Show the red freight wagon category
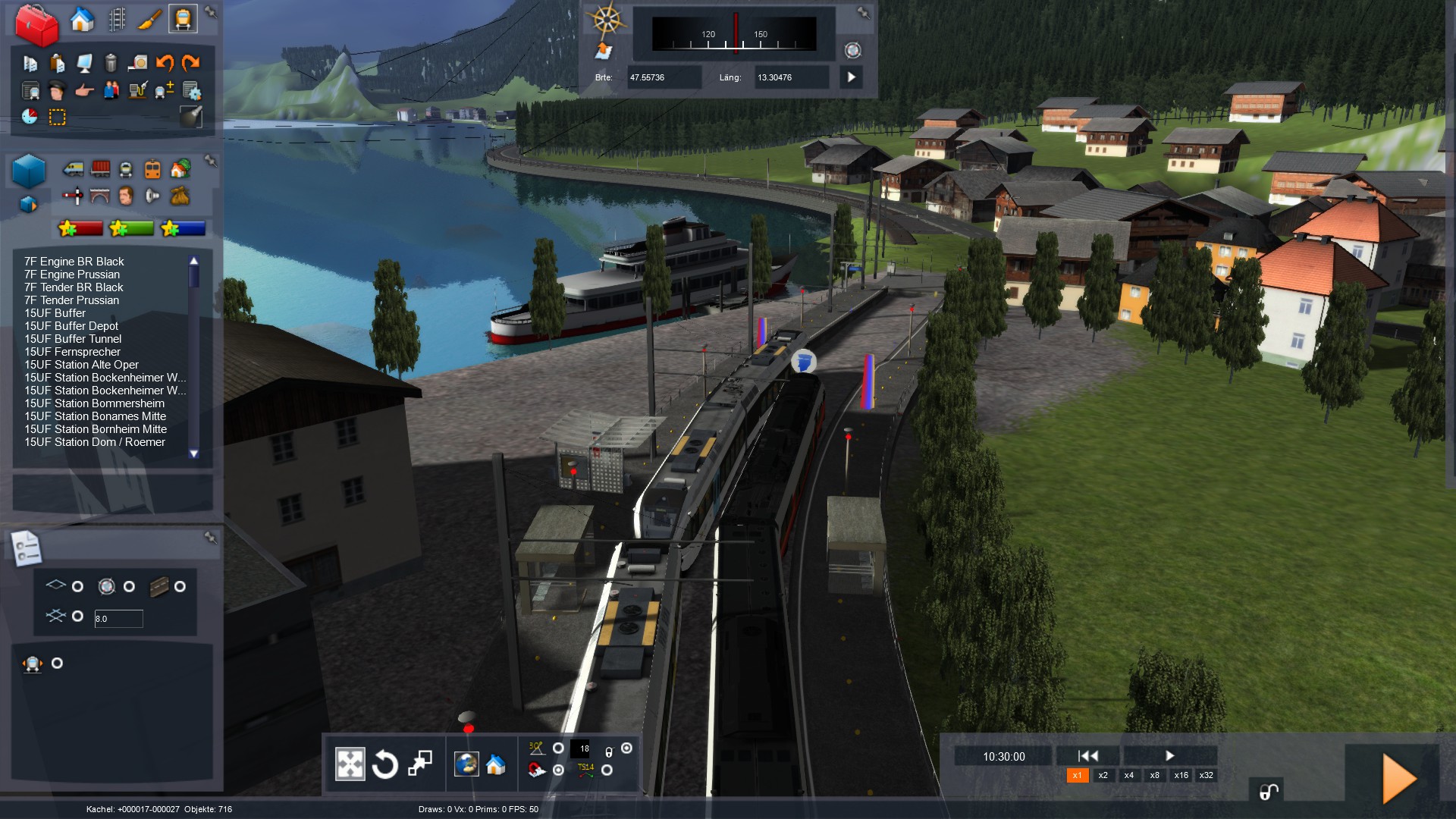 [100, 168]
